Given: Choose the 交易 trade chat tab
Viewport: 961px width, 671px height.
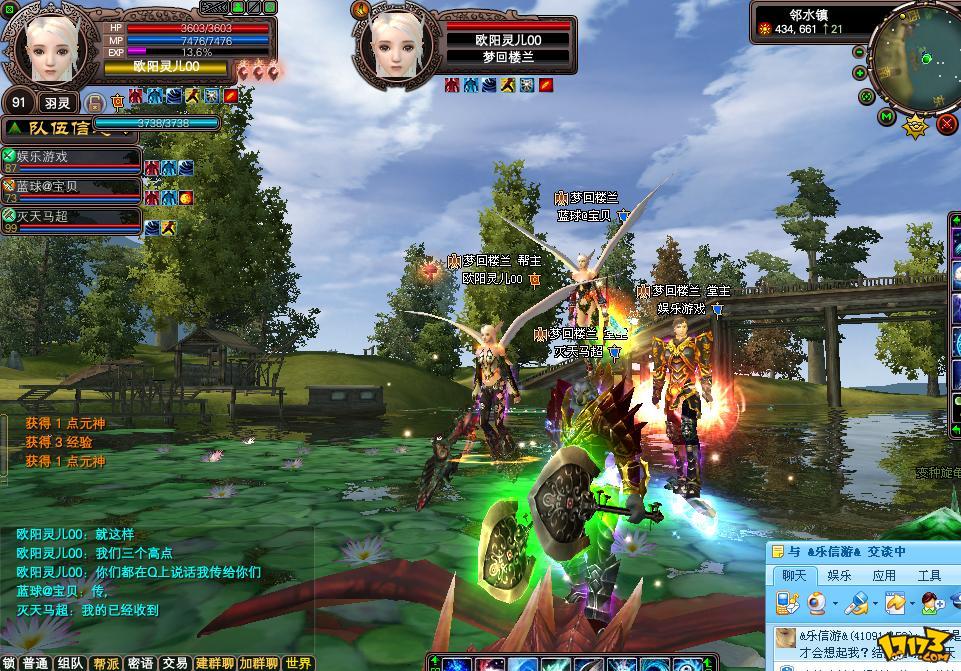Looking at the screenshot, I should pos(175,663).
